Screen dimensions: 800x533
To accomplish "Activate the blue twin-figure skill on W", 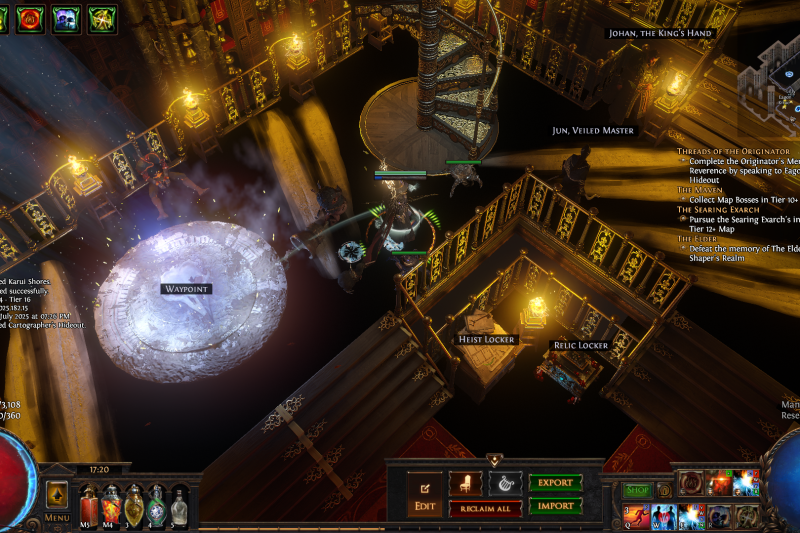I will pyautogui.click(x=663, y=516).
